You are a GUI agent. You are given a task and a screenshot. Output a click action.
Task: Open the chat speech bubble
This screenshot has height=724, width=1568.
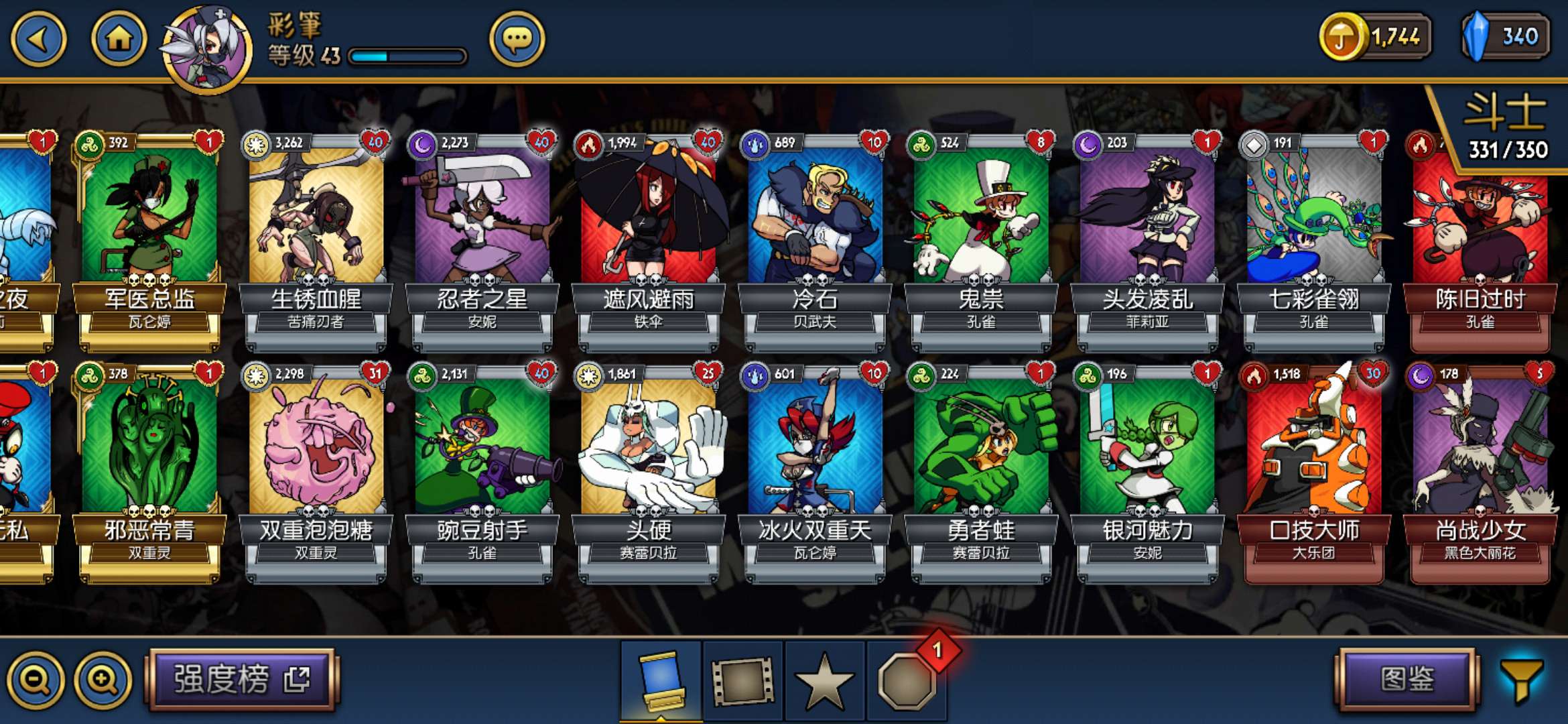(x=517, y=40)
